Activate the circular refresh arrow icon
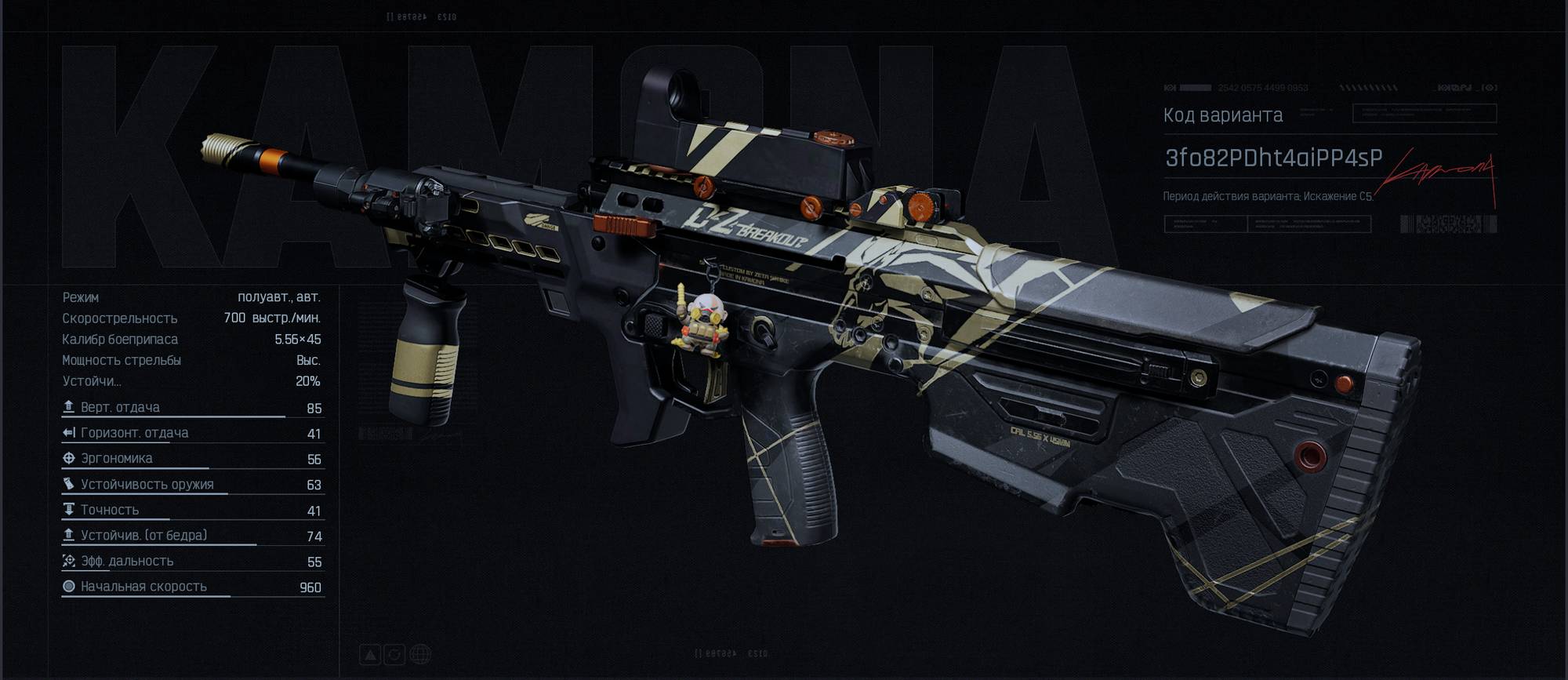Screen dimensions: 1568x680 pos(395,654)
